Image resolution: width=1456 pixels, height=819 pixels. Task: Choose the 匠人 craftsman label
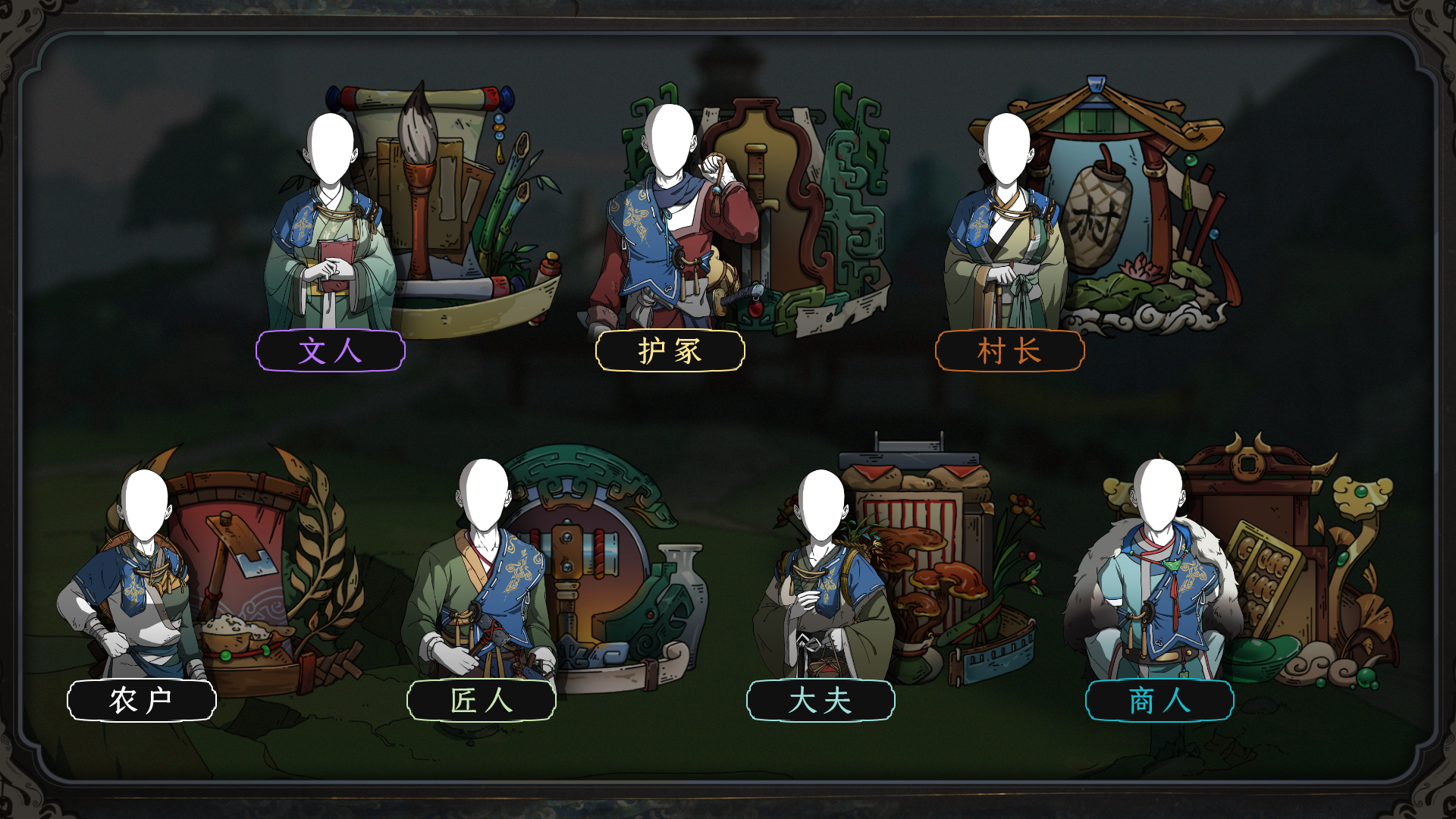pos(482,700)
